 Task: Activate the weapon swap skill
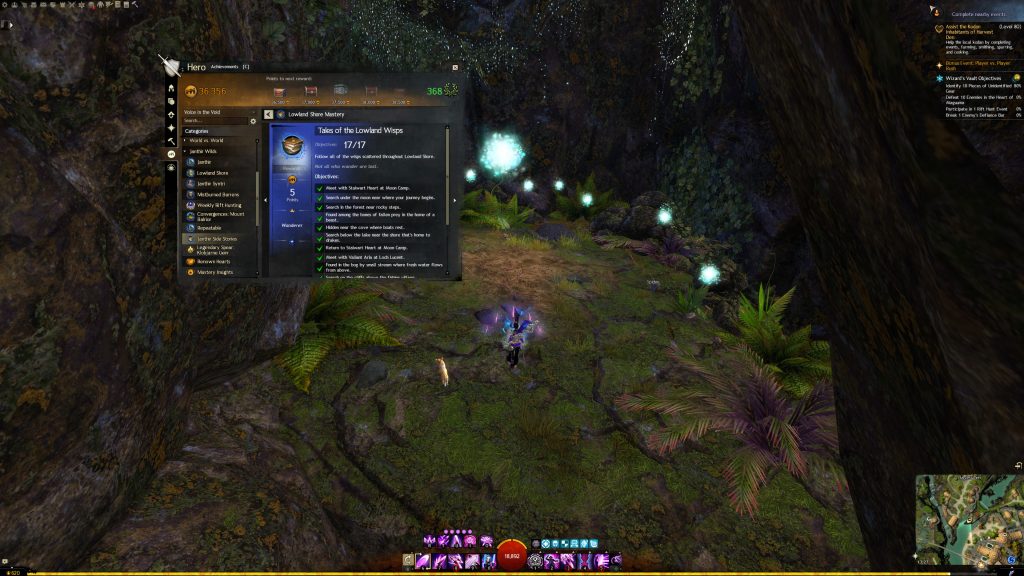pyautogui.click(x=408, y=561)
